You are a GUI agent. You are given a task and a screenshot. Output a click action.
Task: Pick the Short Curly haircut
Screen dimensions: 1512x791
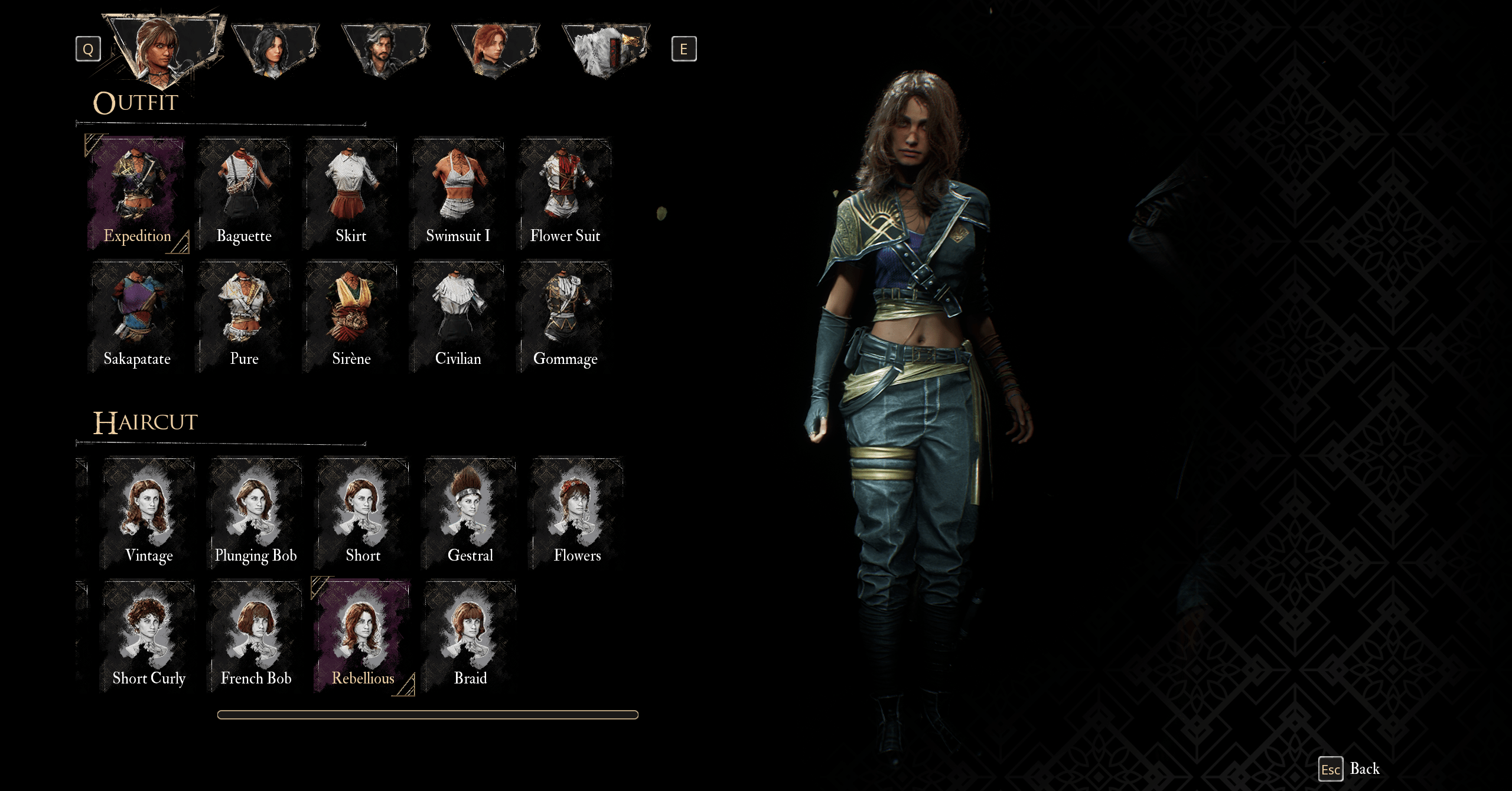pyautogui.click(x=149, y=636)
